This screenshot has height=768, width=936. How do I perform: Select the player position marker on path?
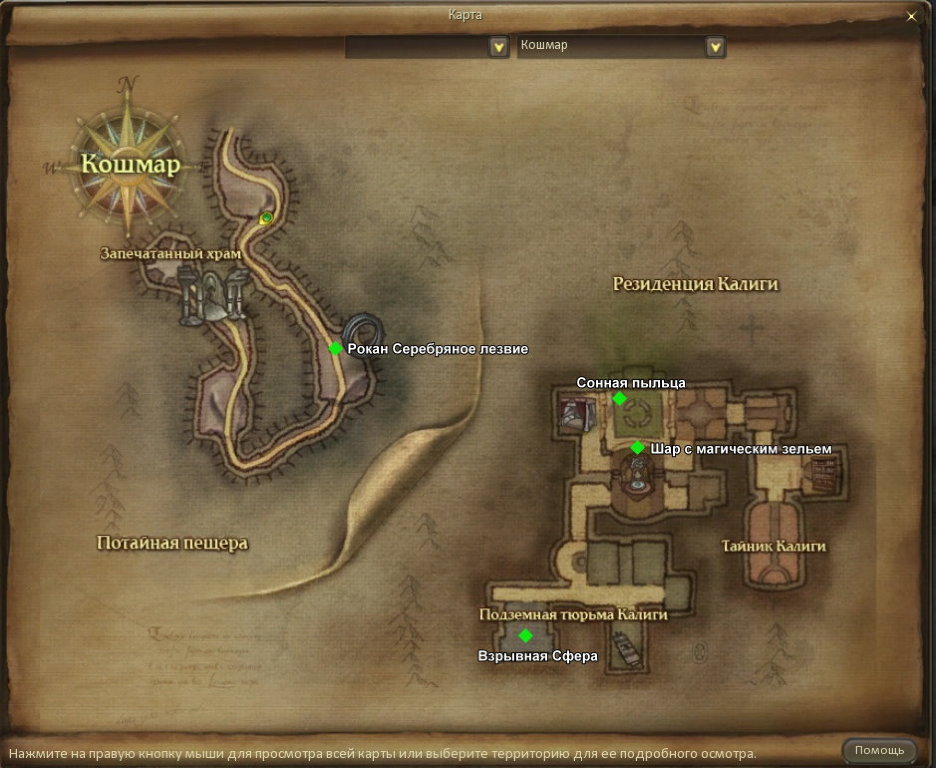(x=266, y=218)
